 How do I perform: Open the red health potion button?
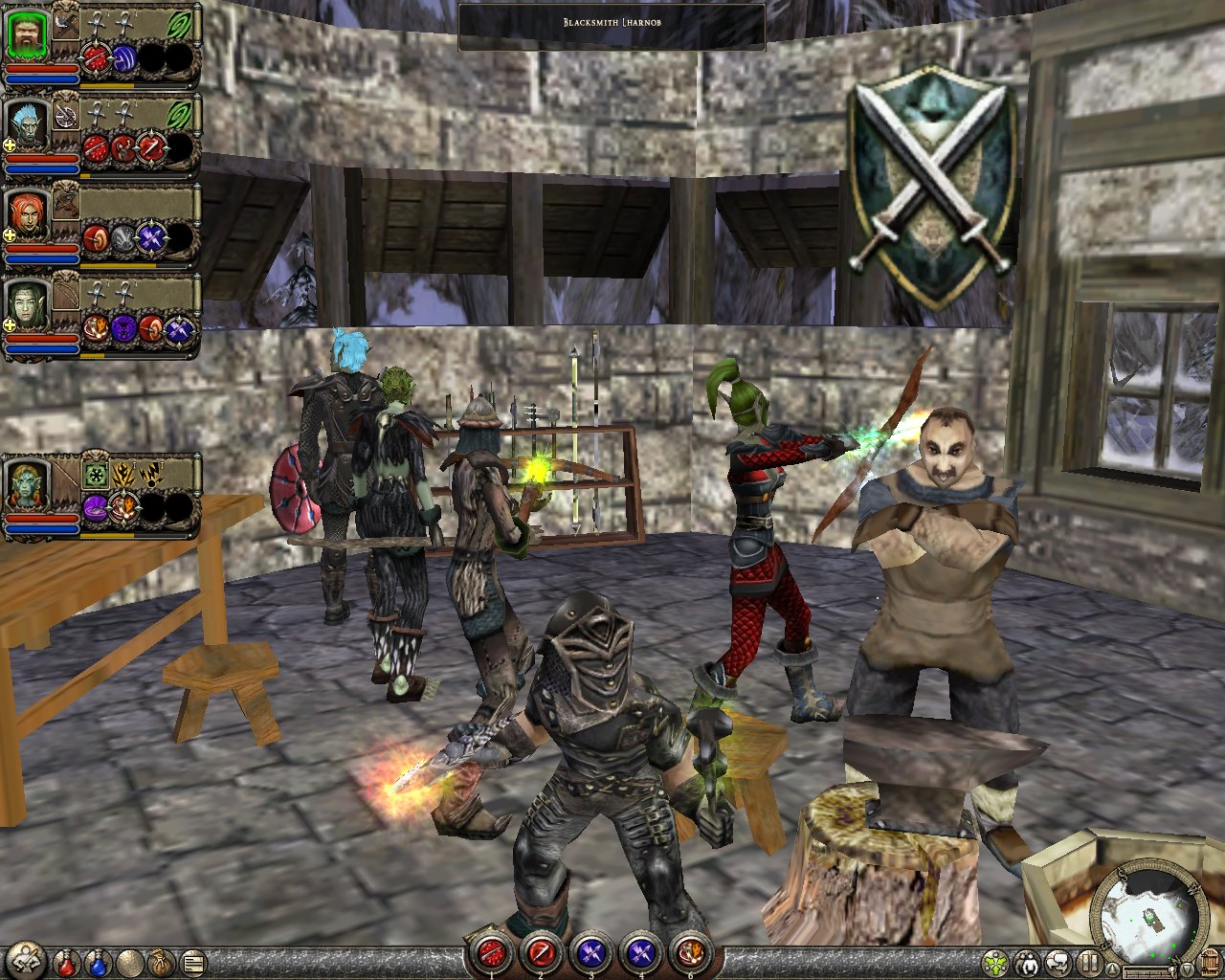(x=66, y=961)
